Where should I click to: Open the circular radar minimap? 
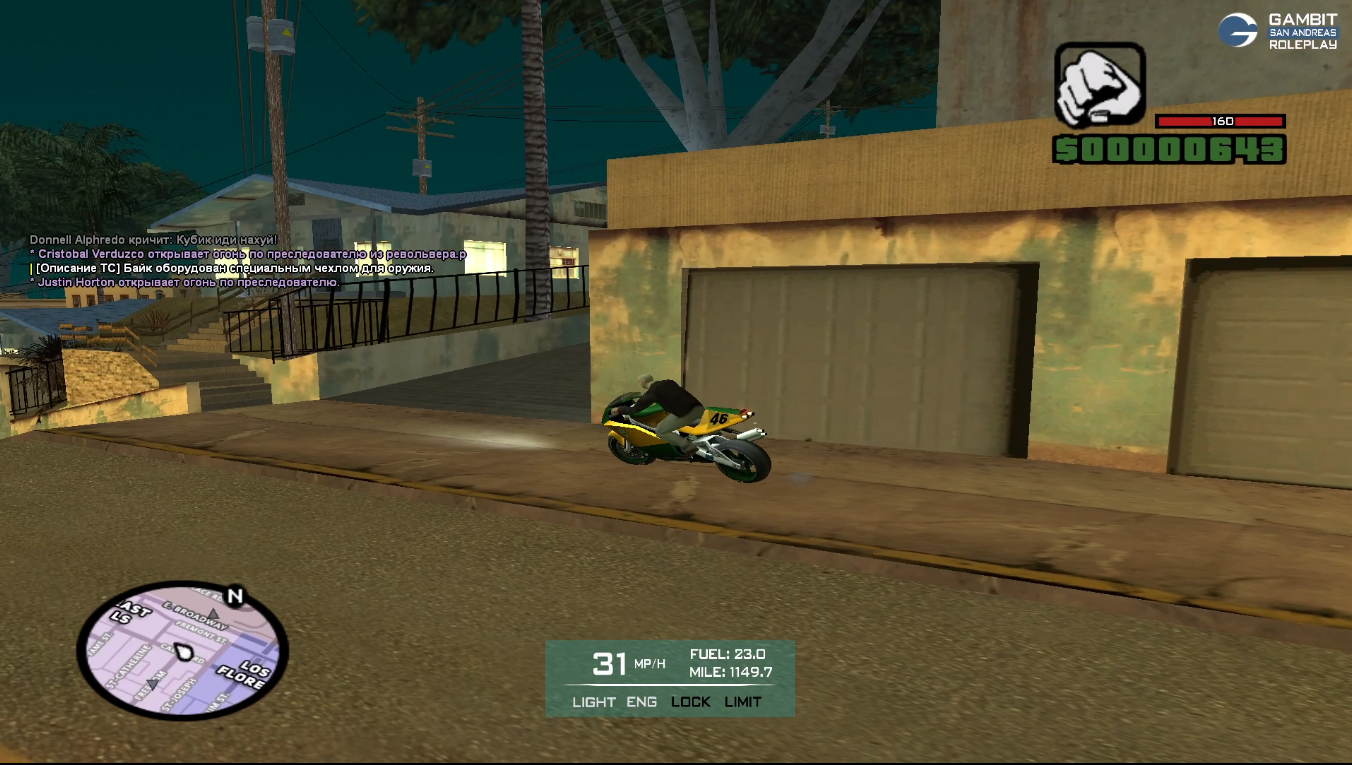[182, 651]
